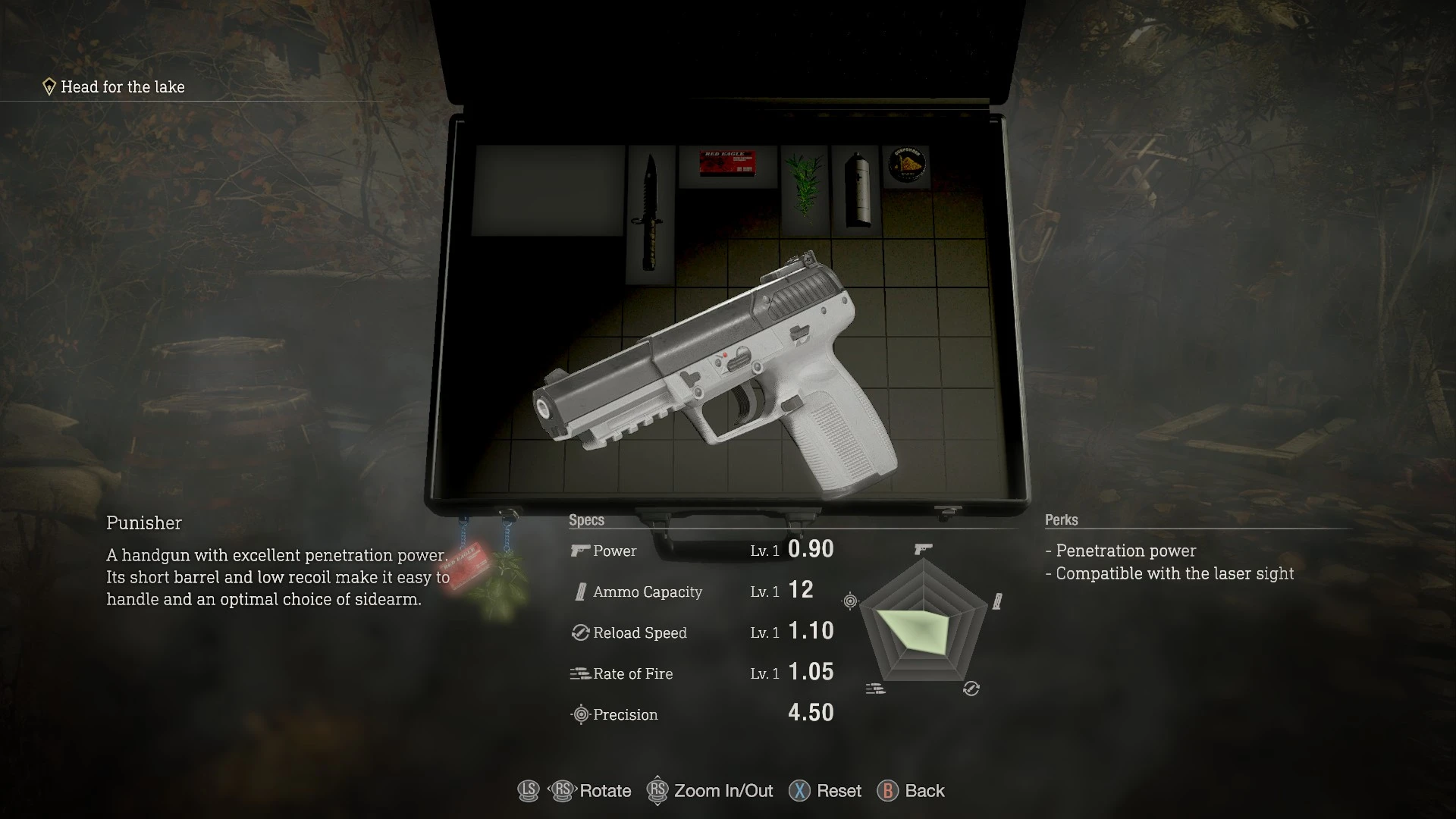This screenshot has height=819, width=1456.
Task: Click the Rotate label
Action: pos(605,791)
